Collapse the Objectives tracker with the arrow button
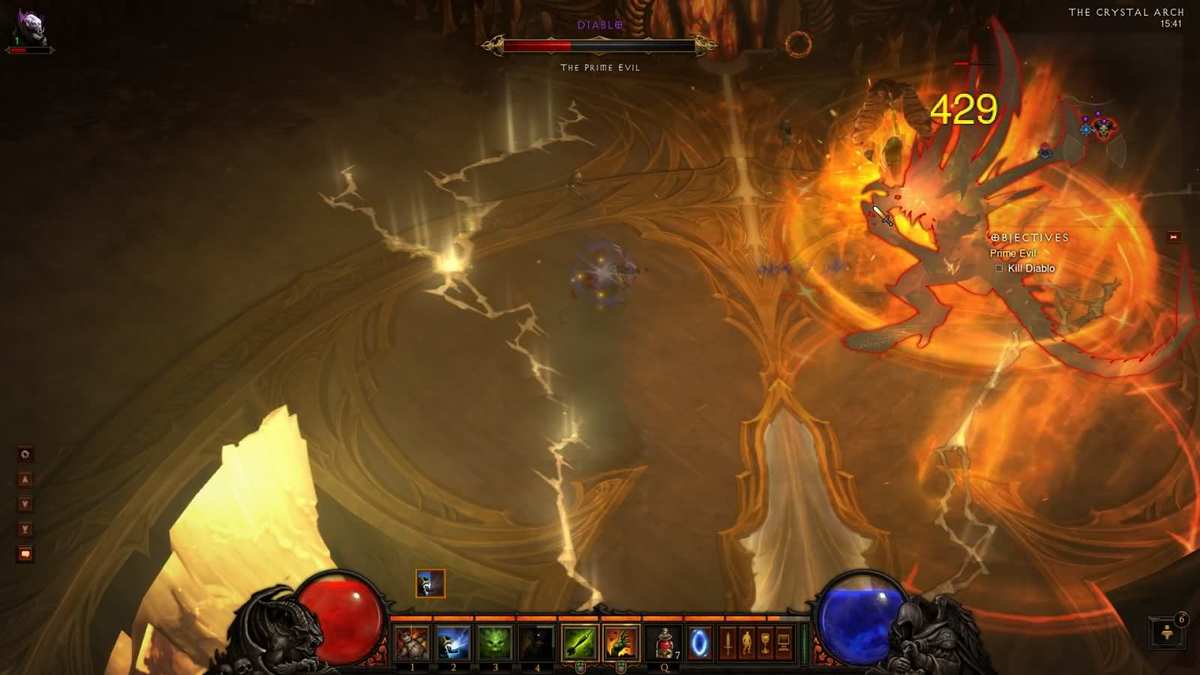 [x=1174, y=237]
